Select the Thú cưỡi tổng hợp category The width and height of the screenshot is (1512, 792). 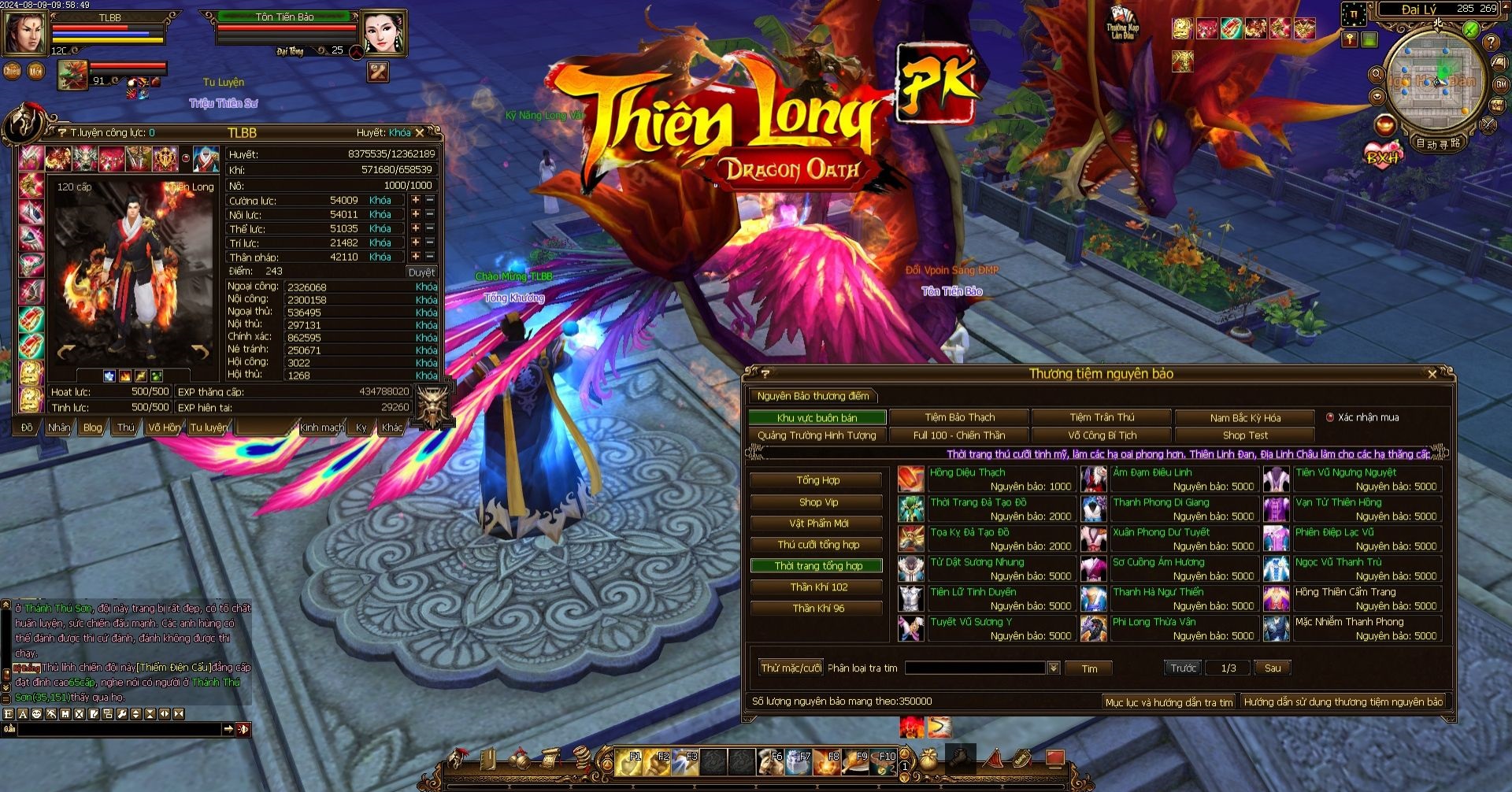point(817,545)
